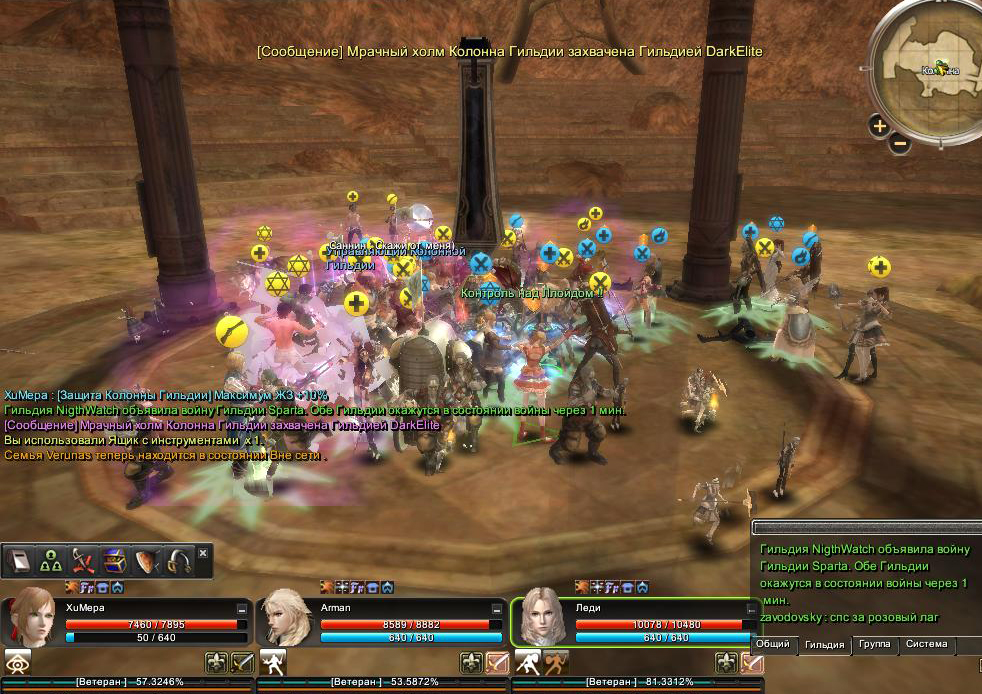Screen dimensions: 982x694
Task: Open the gray book journal icon
Action: click(20, 562)
